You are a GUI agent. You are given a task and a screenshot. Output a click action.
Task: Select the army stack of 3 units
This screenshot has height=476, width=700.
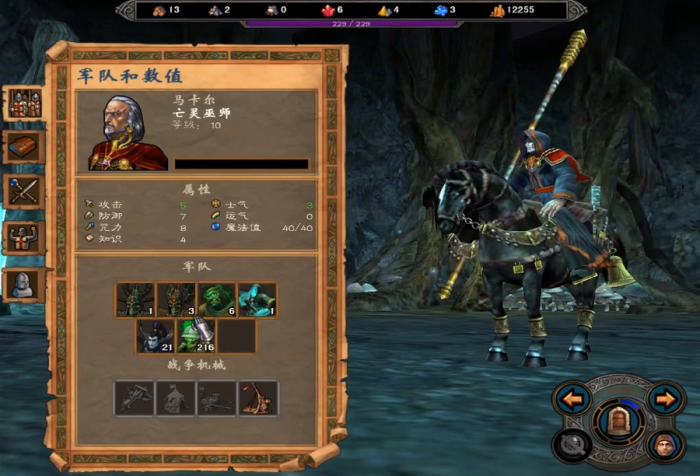pos(176,300)
